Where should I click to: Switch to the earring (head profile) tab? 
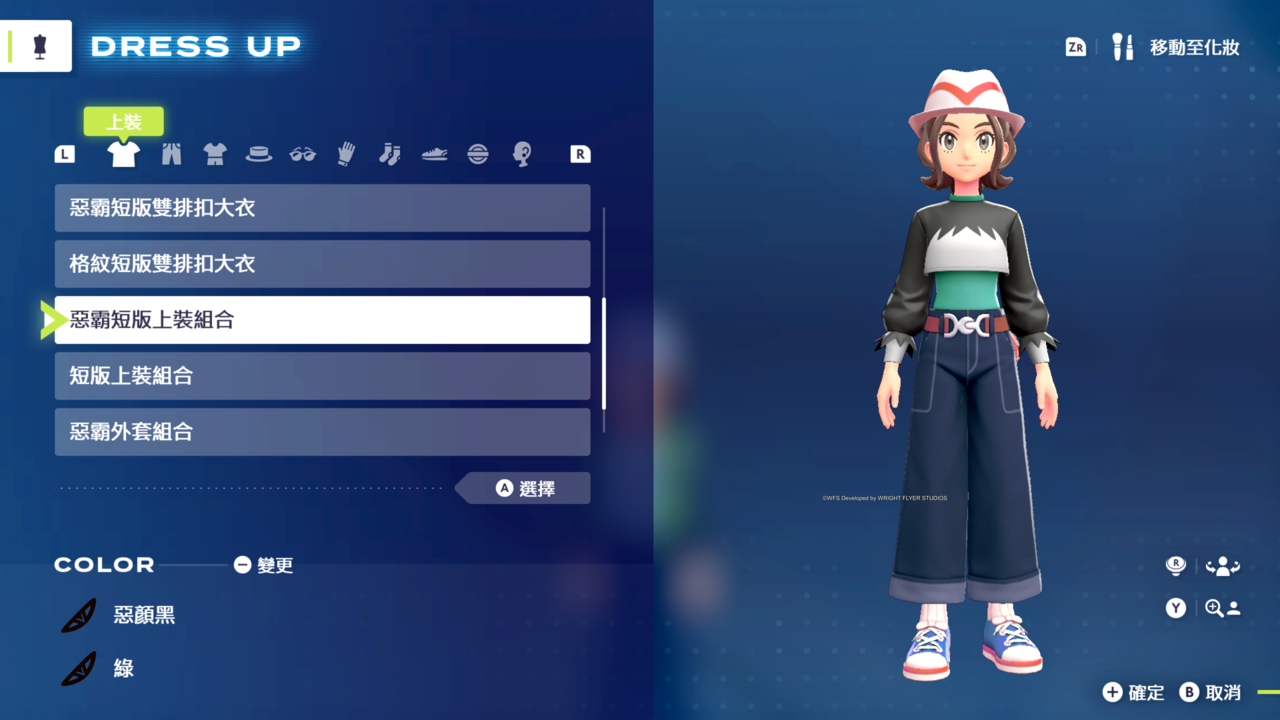[x=521, y=154]
